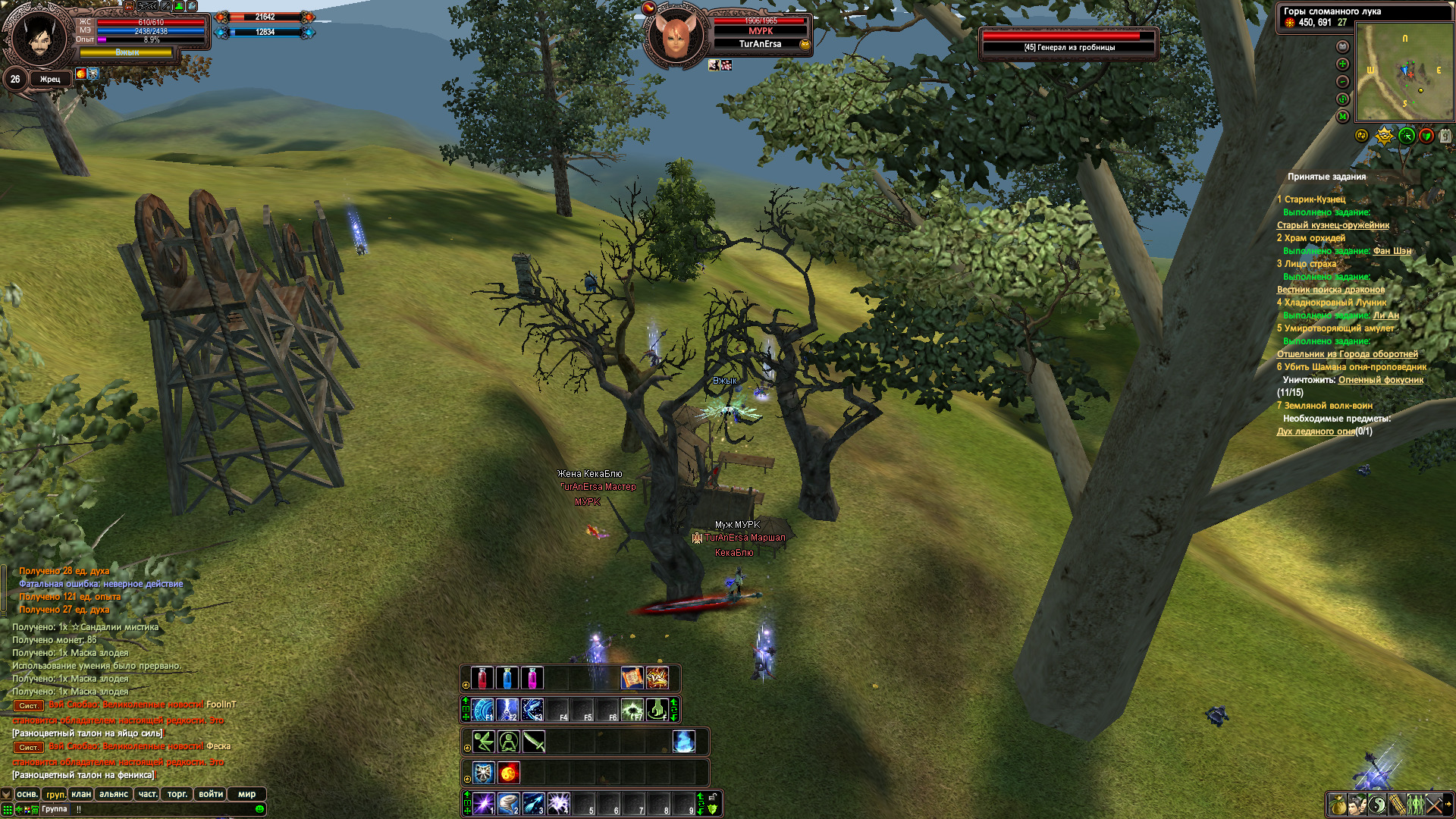Open the minimap area view
This screenshot has width=1456, height=819.
[1404, 74]
